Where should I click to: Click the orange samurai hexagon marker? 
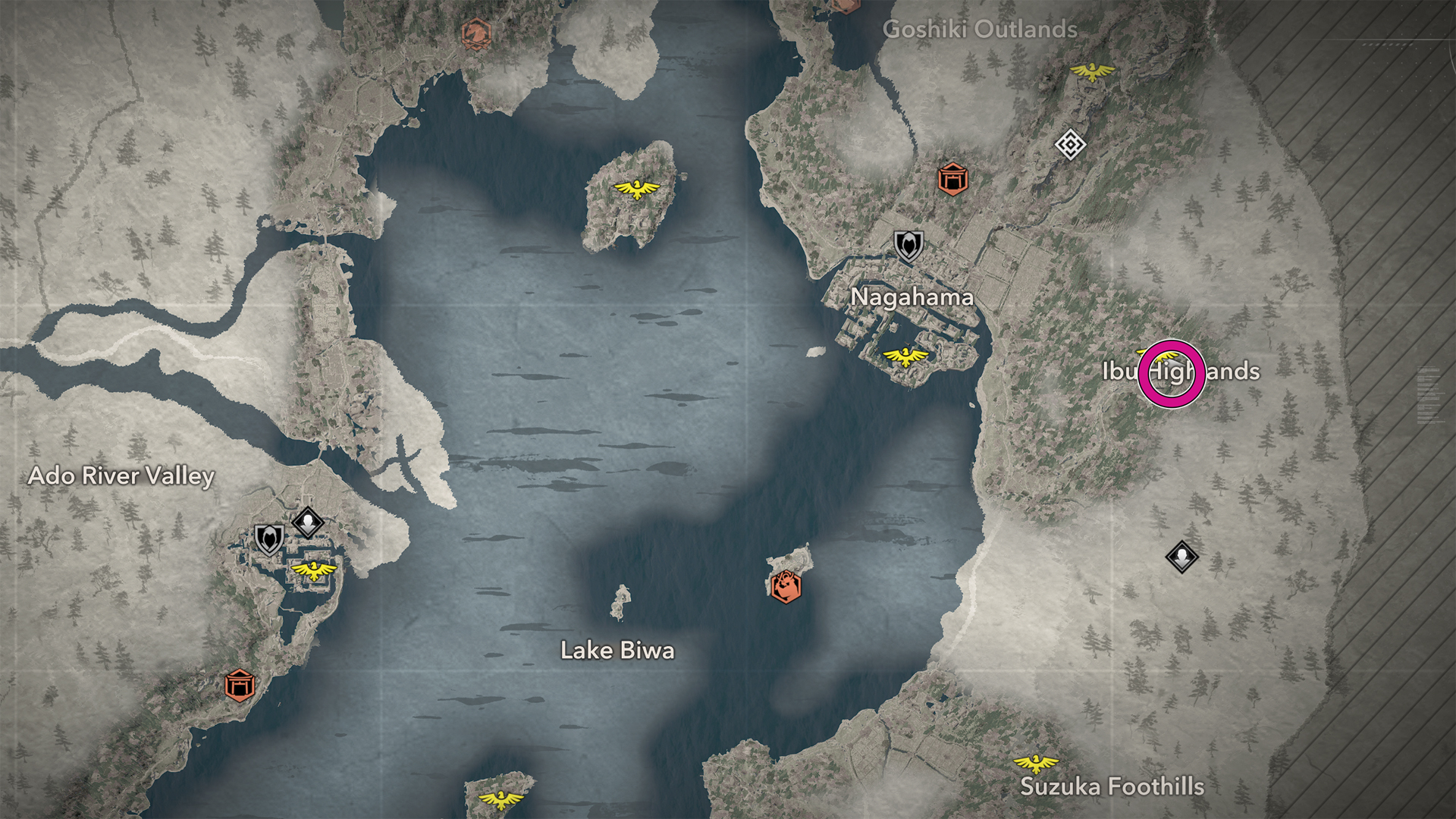tap(786, 586)
